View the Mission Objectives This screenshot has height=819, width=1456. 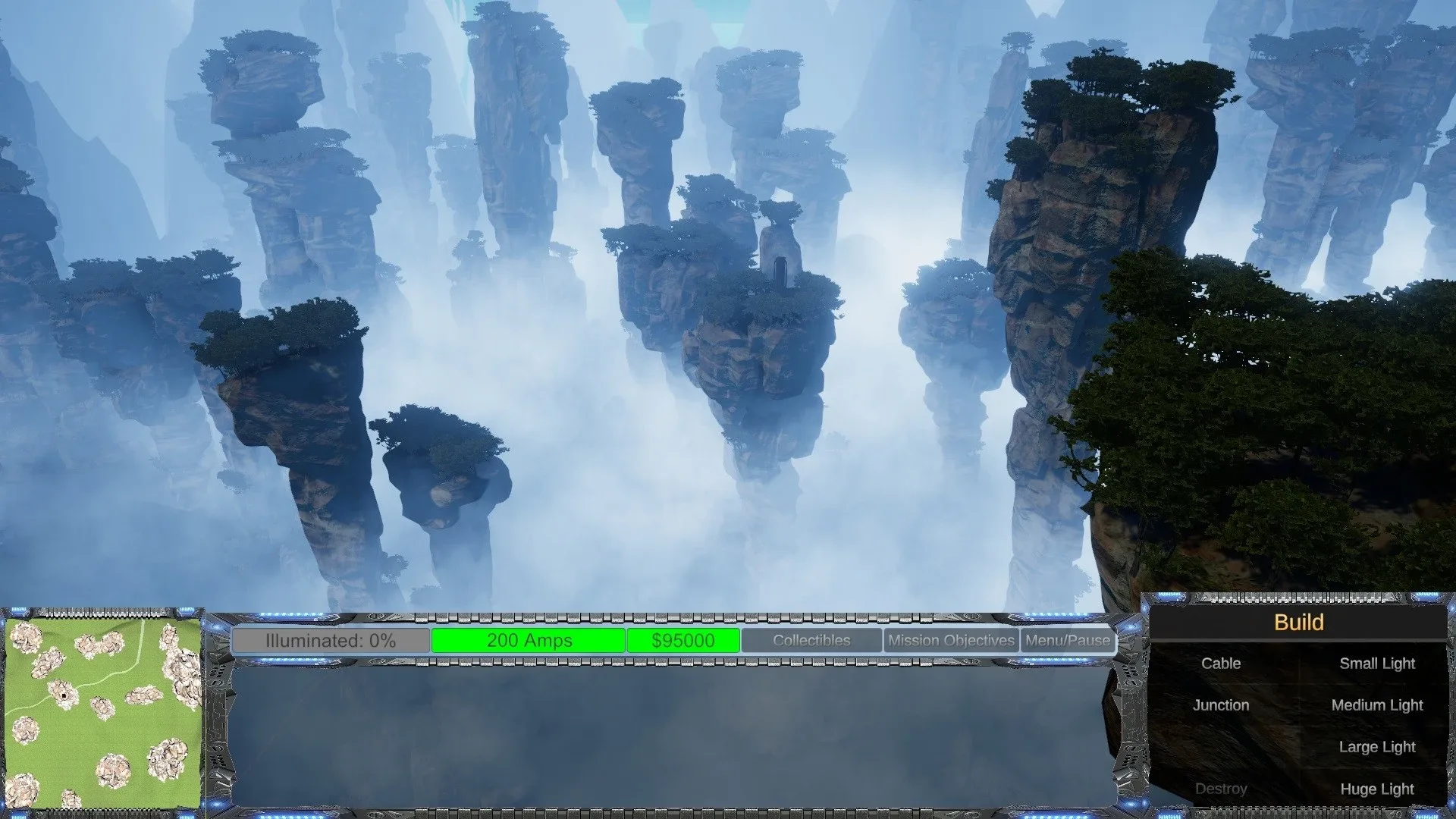(x=950, y=641)
